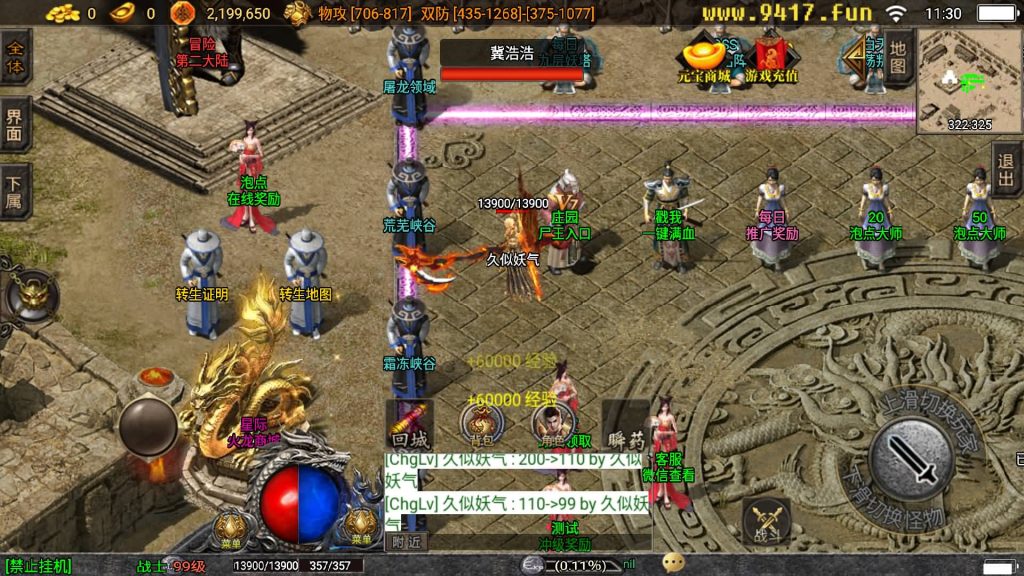Open the 游戏充值 recharge icon
Image resolution: width=1024 pixels, height=576 pixels.
771,60
